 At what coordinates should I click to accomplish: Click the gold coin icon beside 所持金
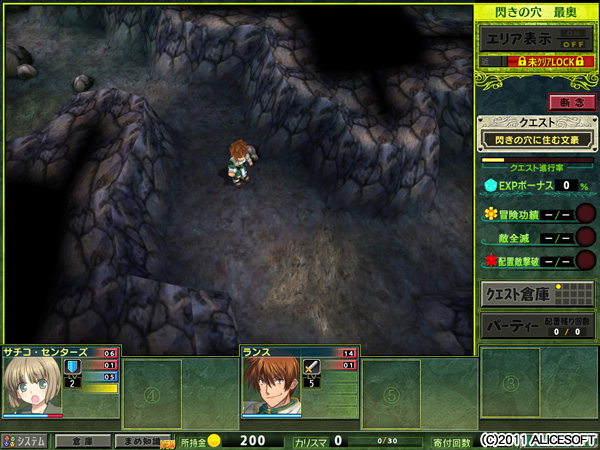(214, 440)
